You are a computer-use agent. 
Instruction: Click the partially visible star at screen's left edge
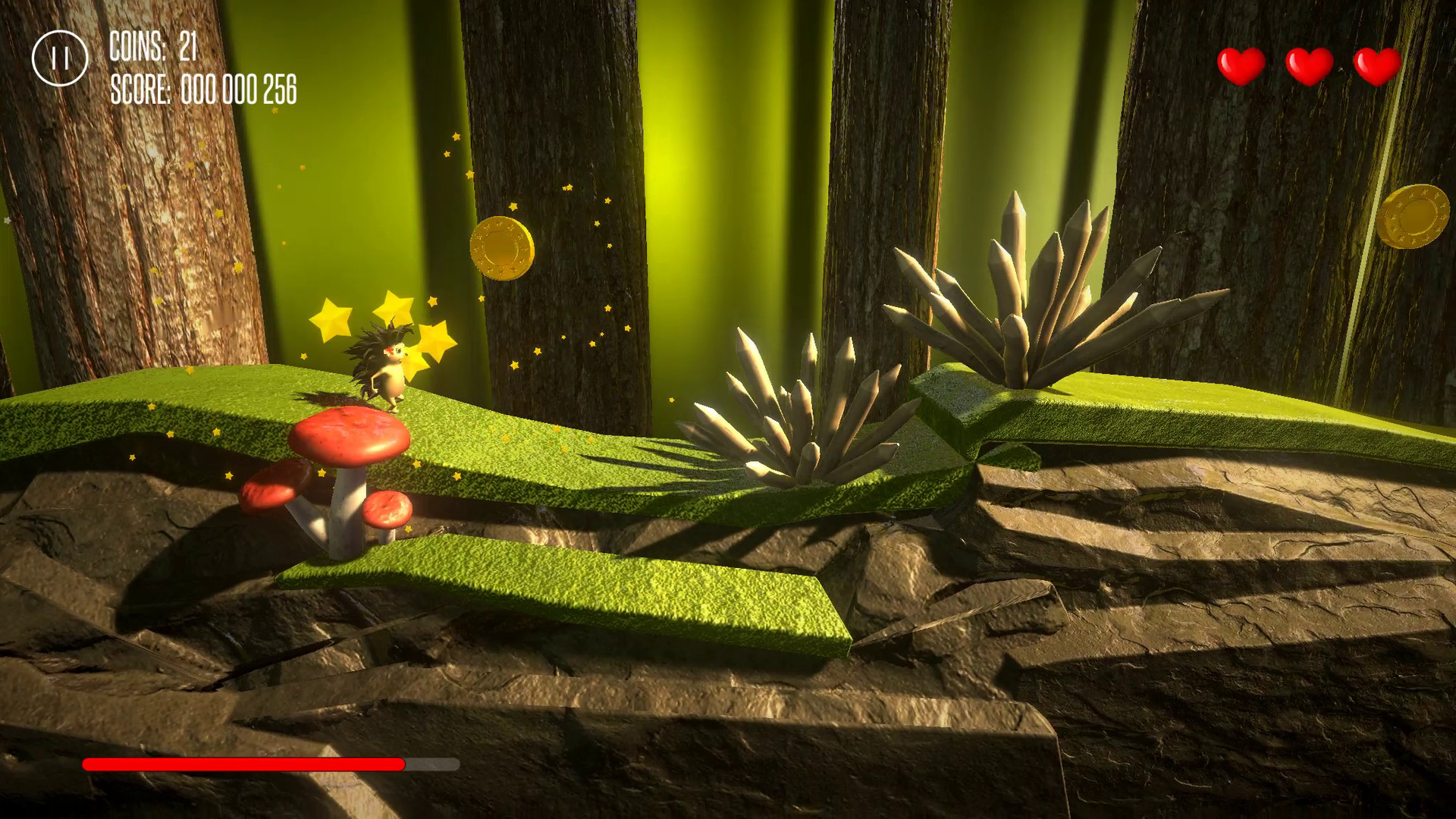[x=7, y=220]
